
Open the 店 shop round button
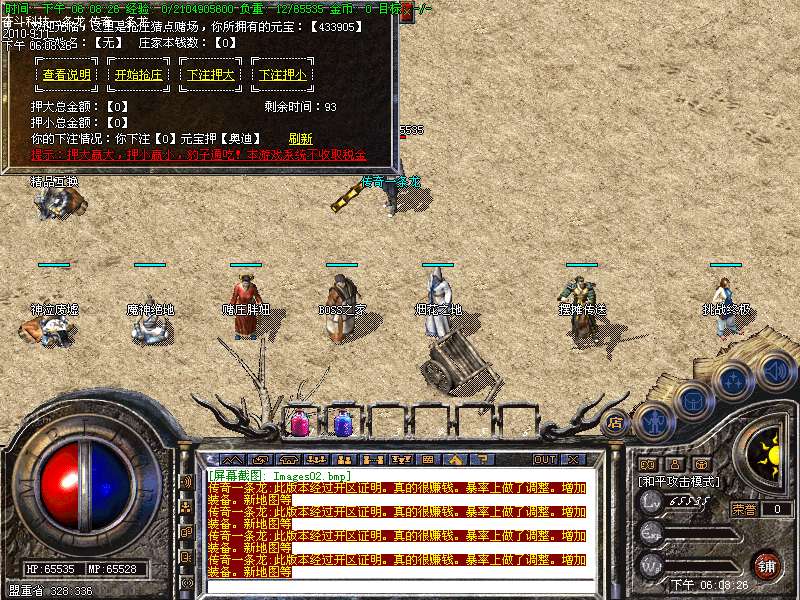point(615,423)
